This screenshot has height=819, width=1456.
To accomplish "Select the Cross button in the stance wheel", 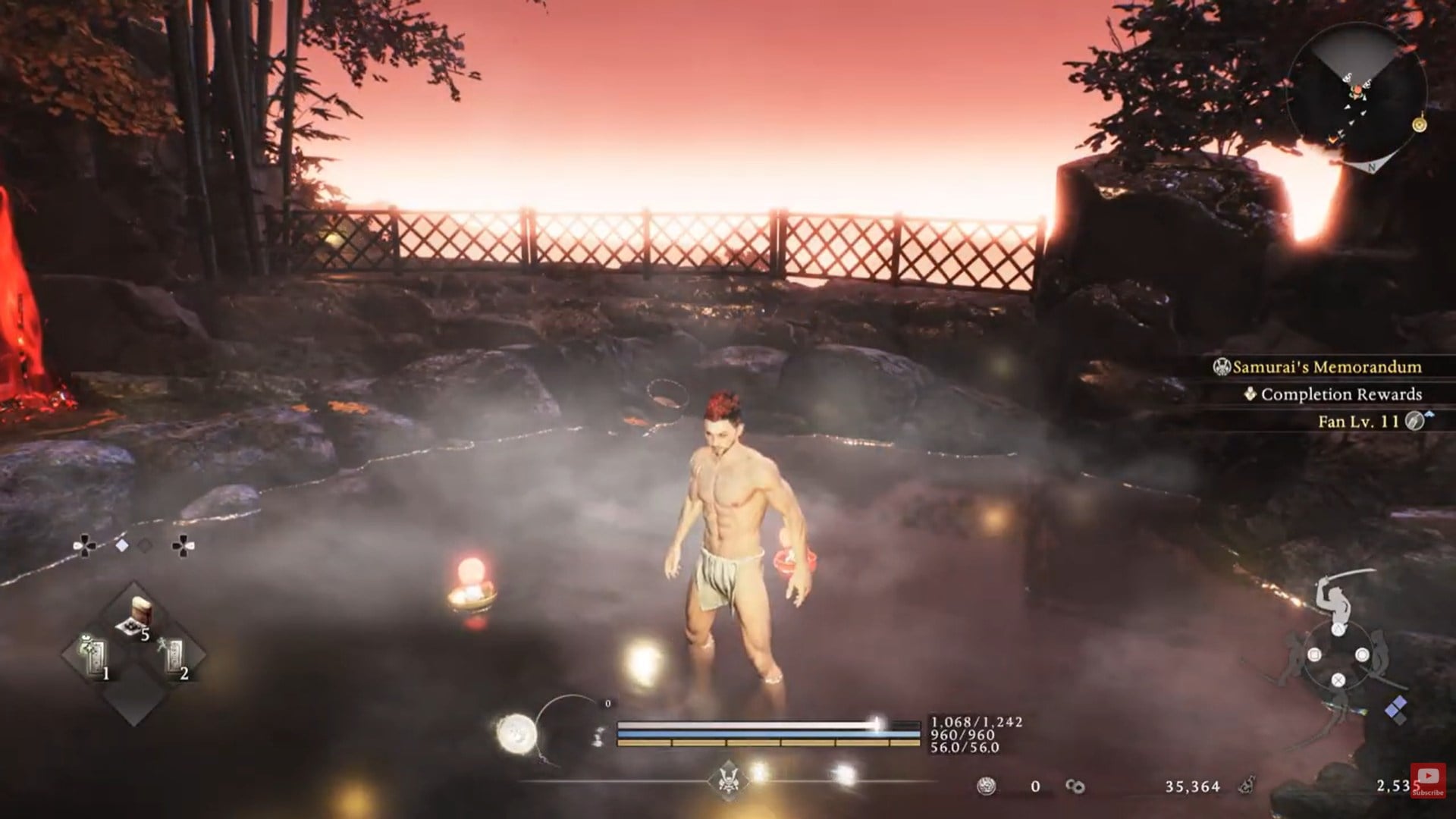I will (1338, 680).
